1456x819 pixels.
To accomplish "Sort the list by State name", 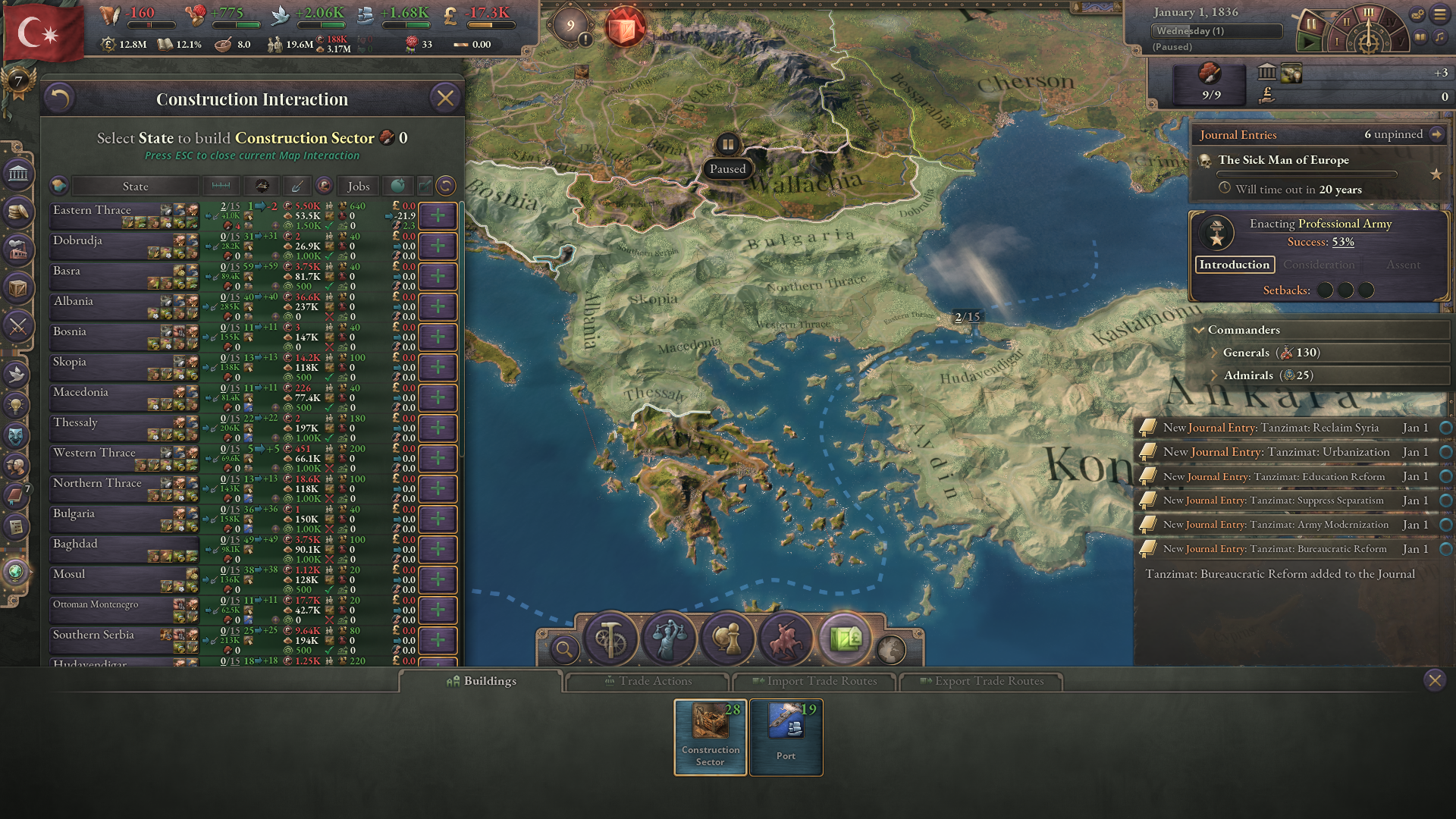I will tap(135, 187).
